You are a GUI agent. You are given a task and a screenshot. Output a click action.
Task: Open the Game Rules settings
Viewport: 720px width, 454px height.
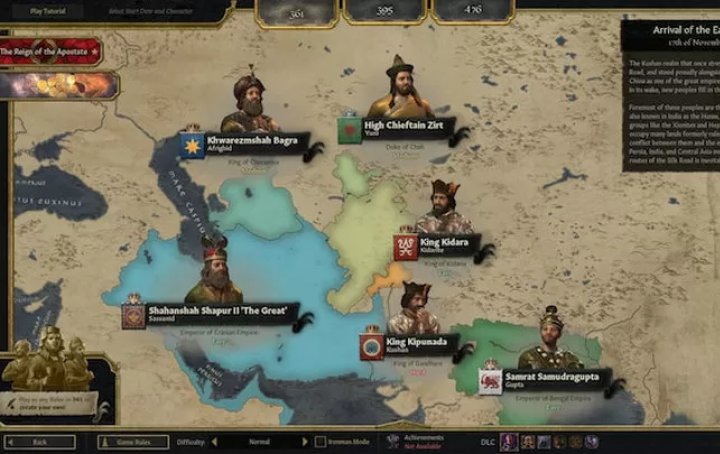[133, 441]
